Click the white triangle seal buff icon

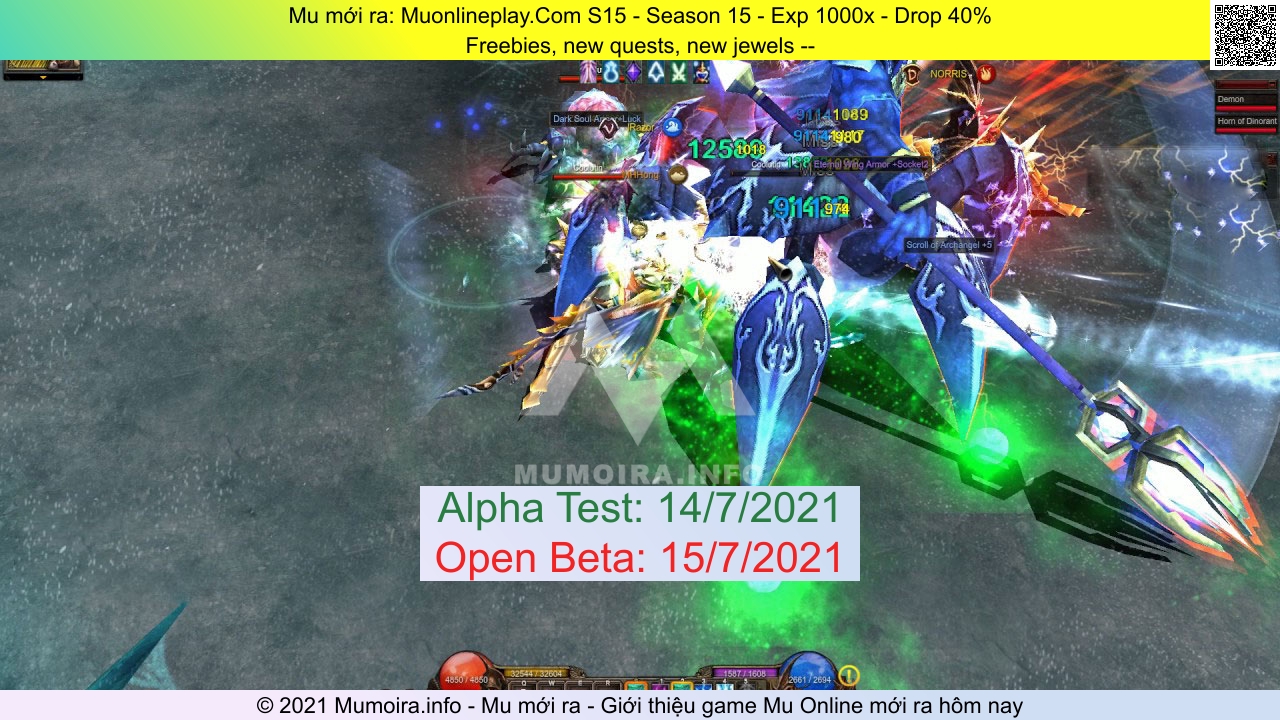click(655, 72)
